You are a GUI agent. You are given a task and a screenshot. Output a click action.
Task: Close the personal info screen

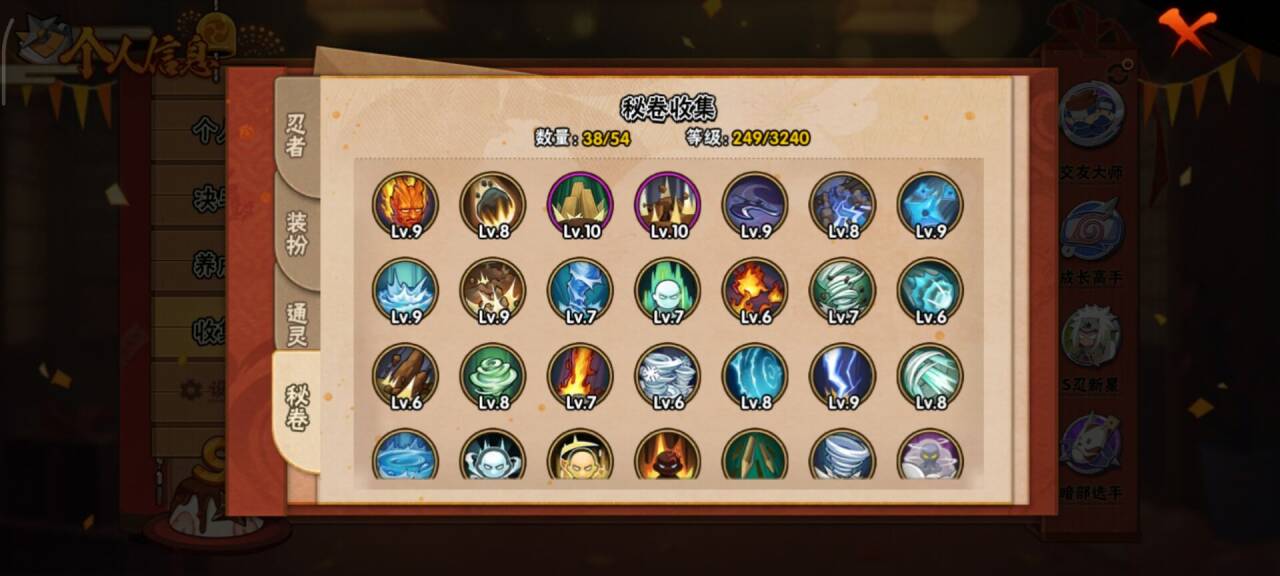(1187, 29)
